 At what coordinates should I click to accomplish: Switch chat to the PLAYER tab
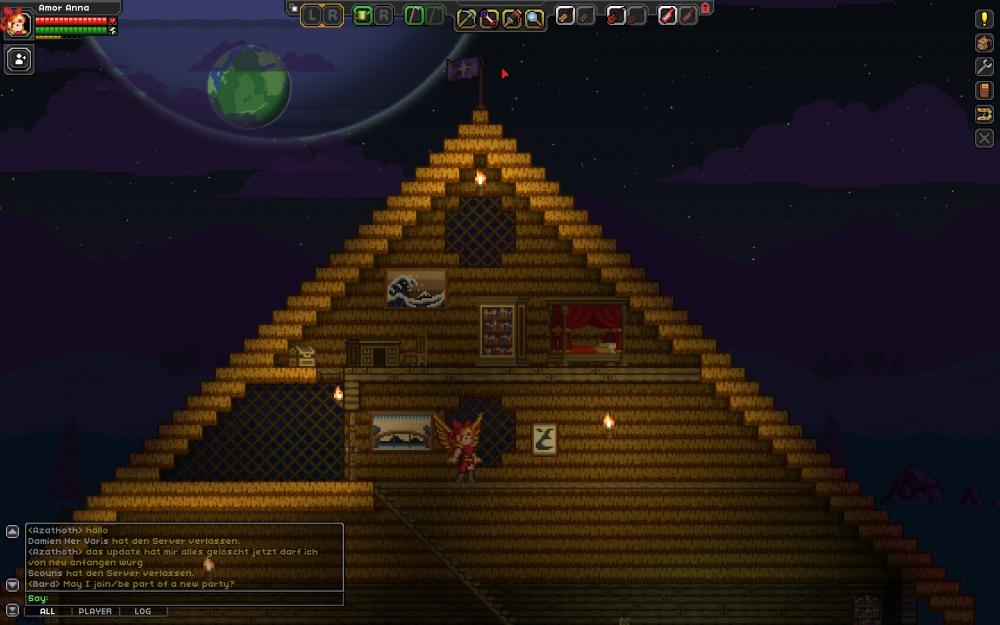[x=95, y=611]
